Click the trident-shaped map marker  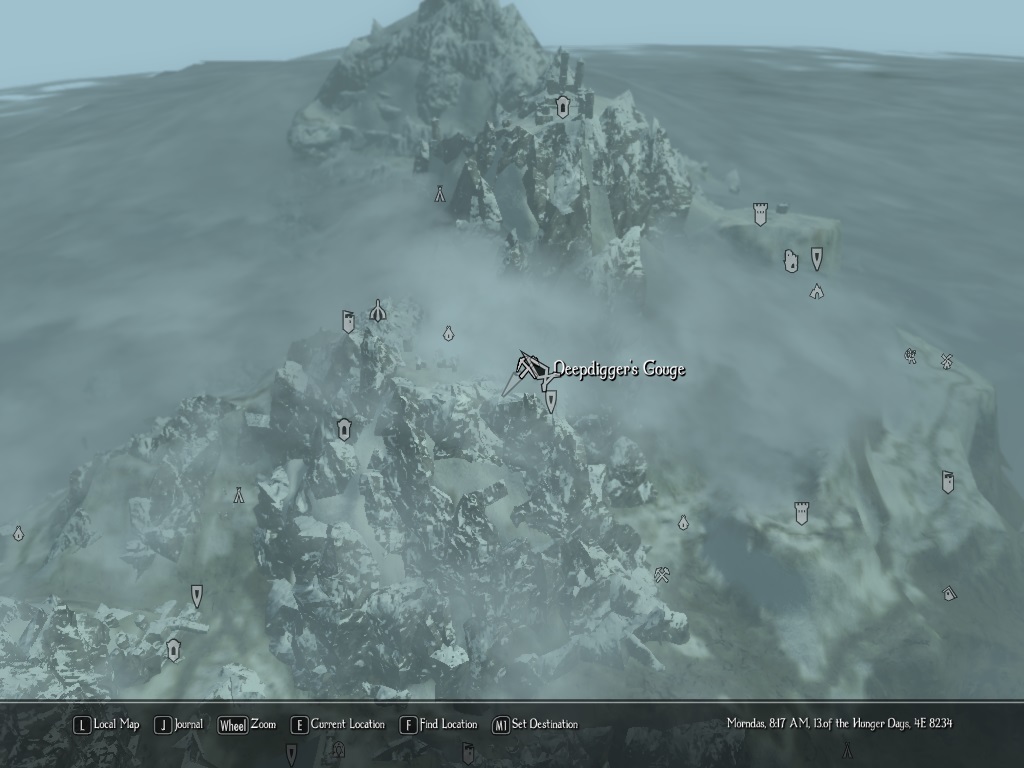tap(377, 311)
